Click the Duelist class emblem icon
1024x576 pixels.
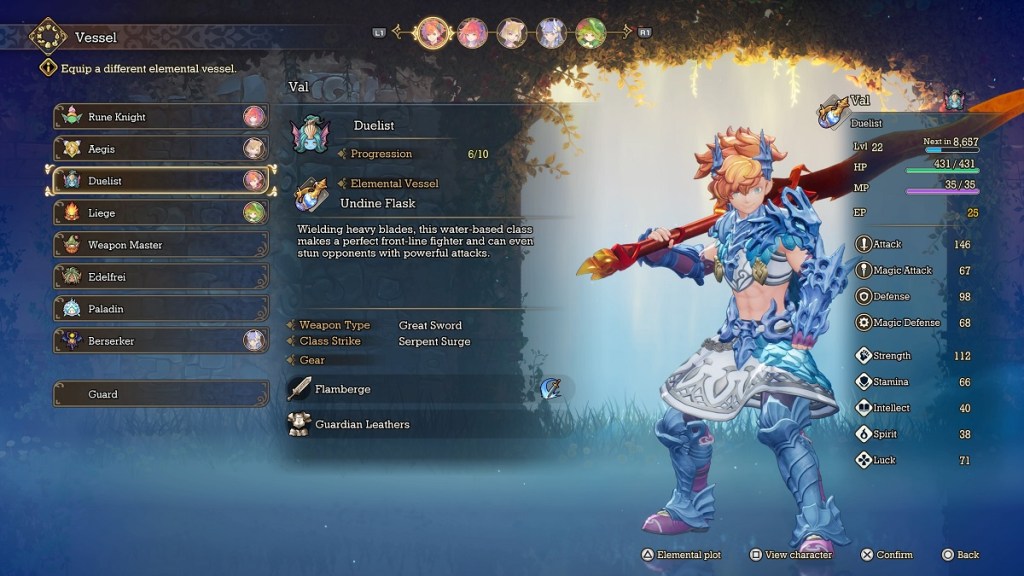coord(310,136)
